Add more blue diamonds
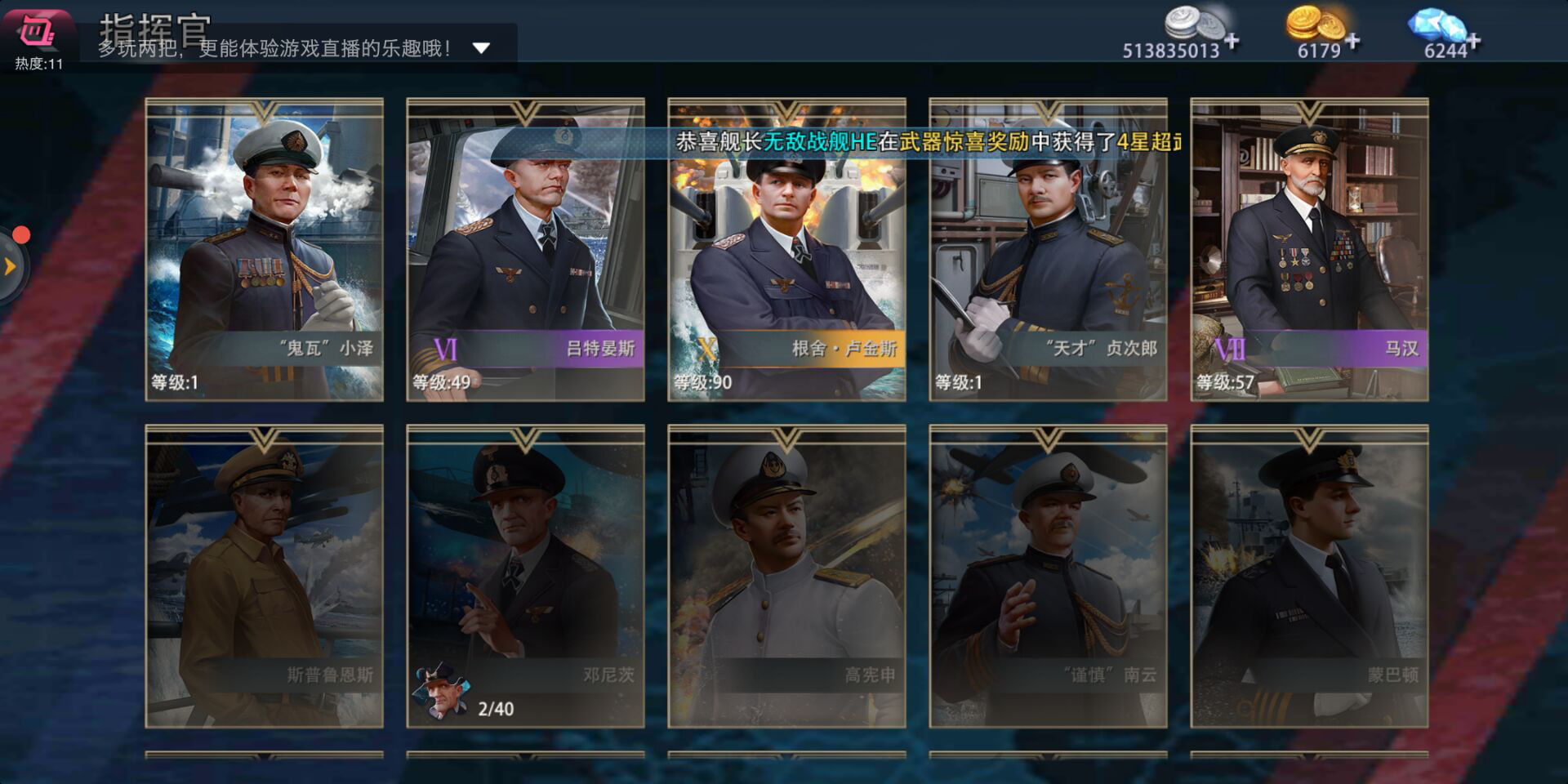 click(1473, 41)
